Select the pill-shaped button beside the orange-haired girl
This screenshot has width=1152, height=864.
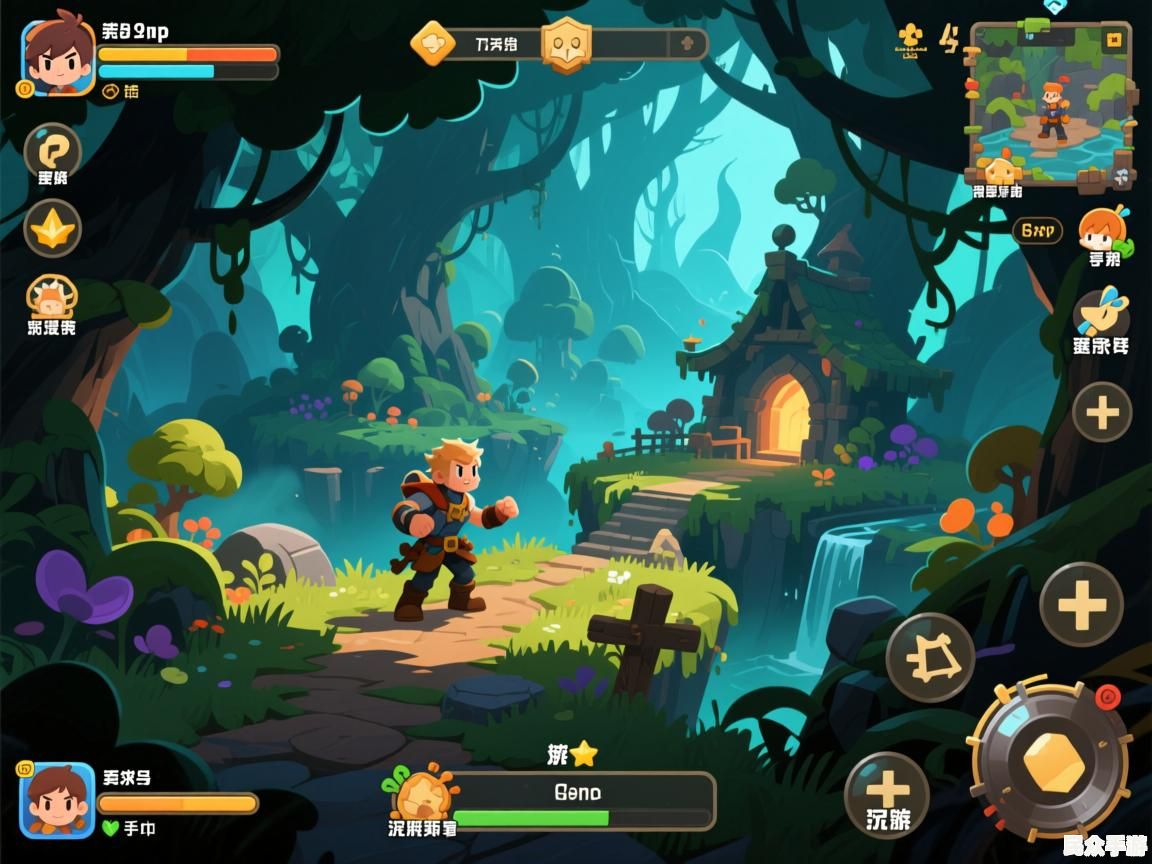point(1037,231)
